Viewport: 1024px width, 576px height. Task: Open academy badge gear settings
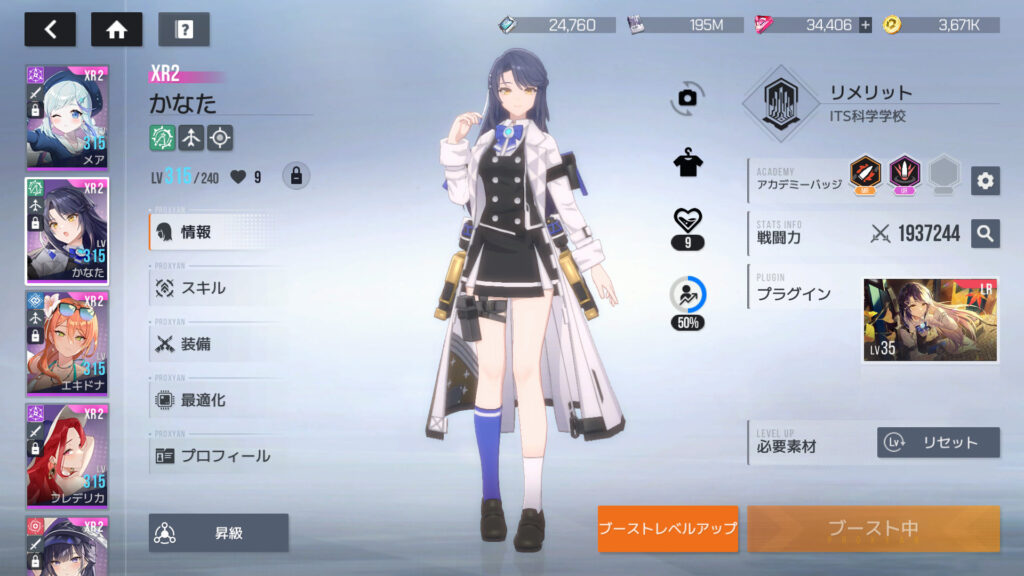[x=985, y=180]
